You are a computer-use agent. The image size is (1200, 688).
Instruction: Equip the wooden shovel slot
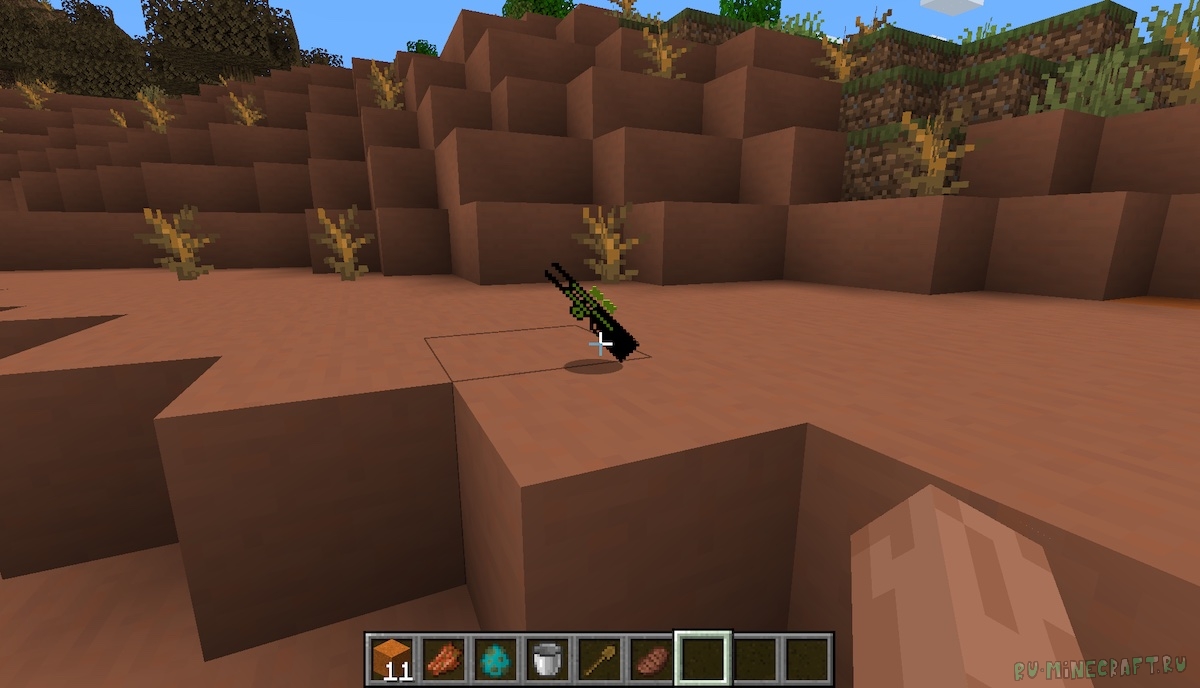[x=598, y=658]
